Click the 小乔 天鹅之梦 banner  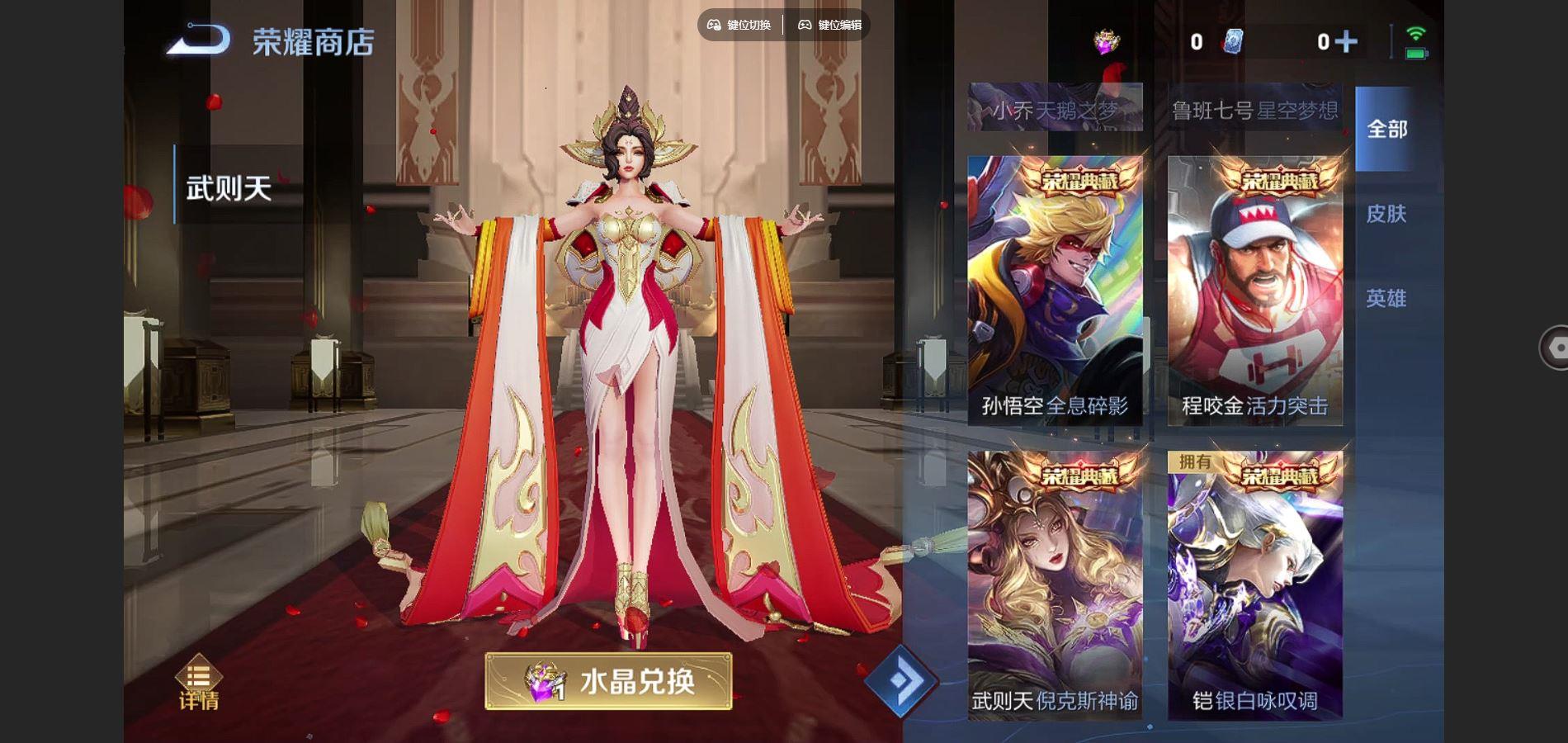(x=1054, y=107)
